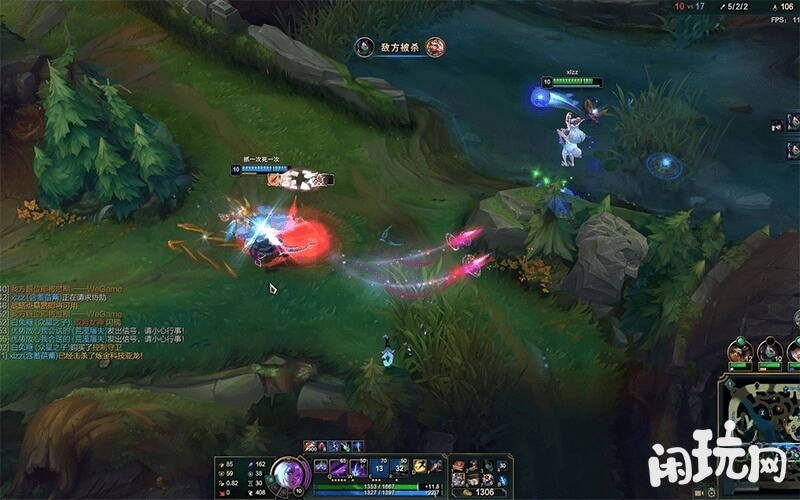Image resolution: width=800 pixels, height=500 pixels.
Task: Click the champion stats panel
Action: (x=240, y=478)
